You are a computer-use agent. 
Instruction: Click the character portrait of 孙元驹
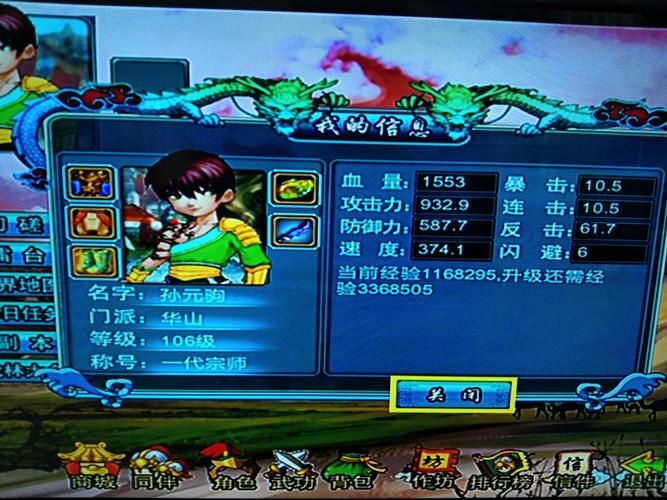[x=196, y=222]
